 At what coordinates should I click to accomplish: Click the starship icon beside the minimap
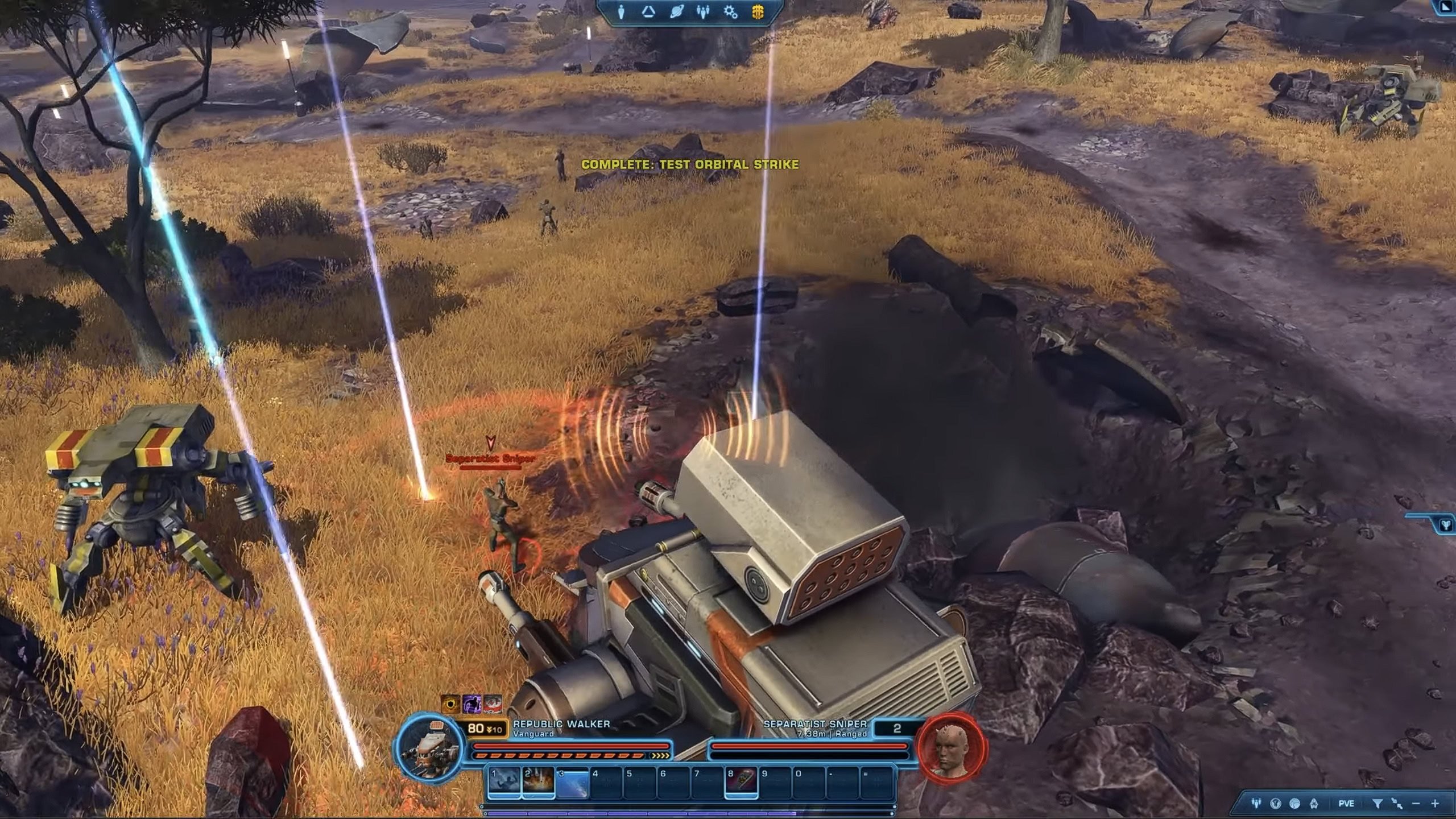[x=1314, y=804]
